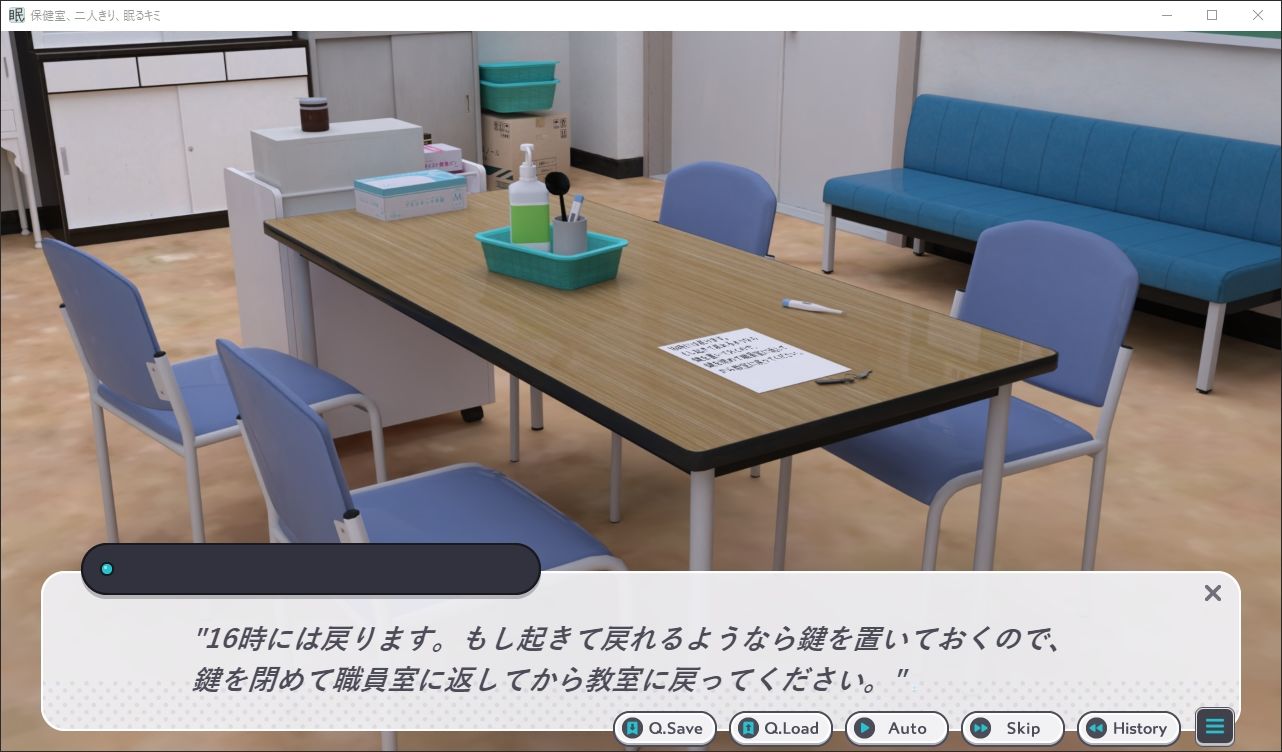This screenshot has width=1282, height=752.
Task: Minimize the game window
Action: [1166, 15]
